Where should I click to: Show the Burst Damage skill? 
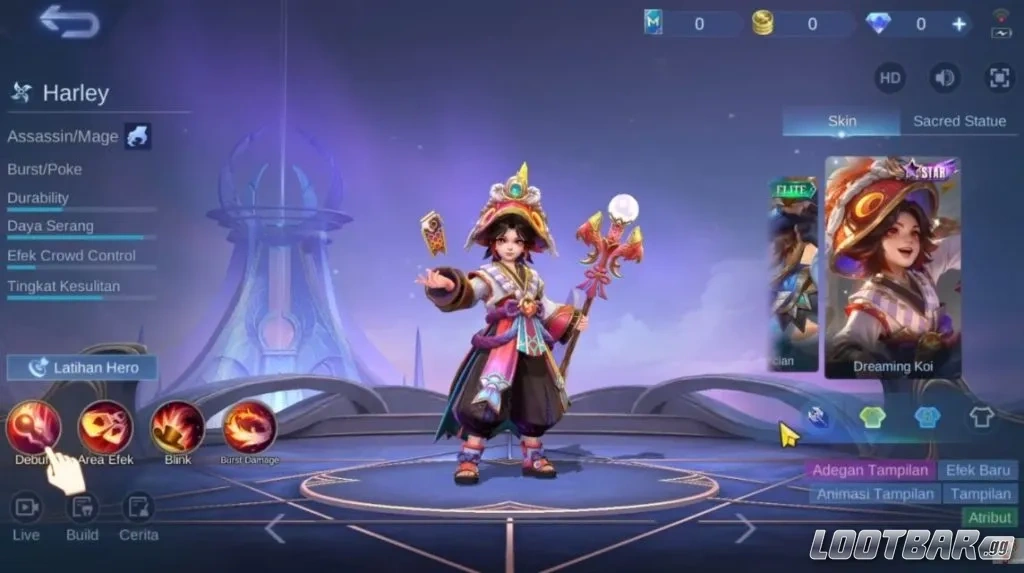249,427
